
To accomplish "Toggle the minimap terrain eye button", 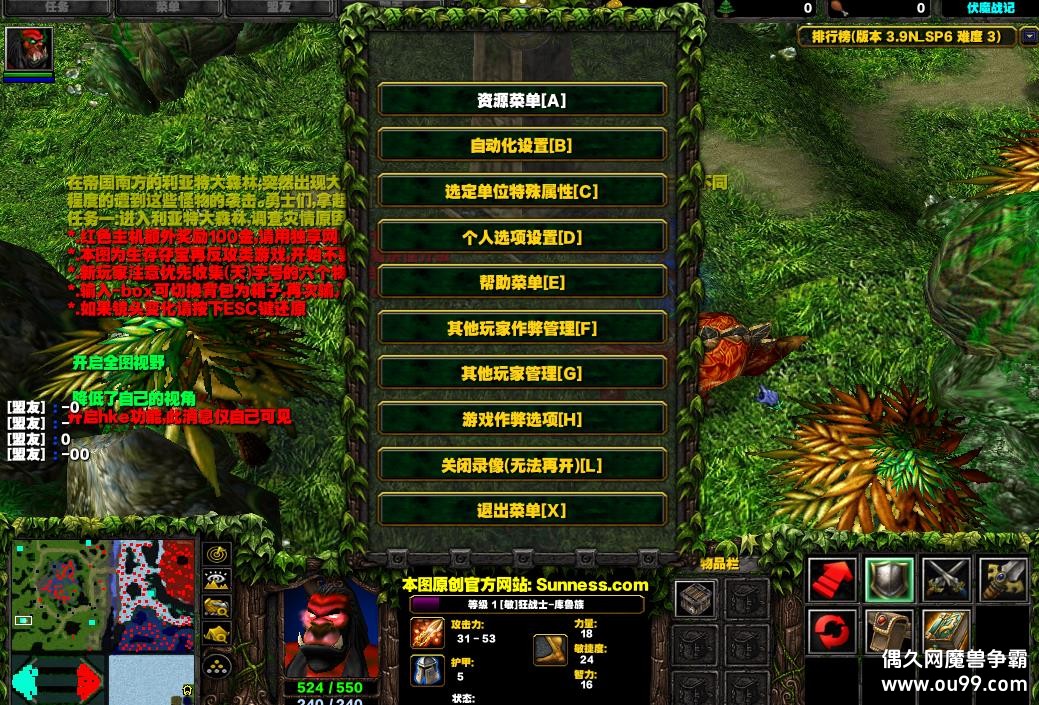I will (217, 579).
